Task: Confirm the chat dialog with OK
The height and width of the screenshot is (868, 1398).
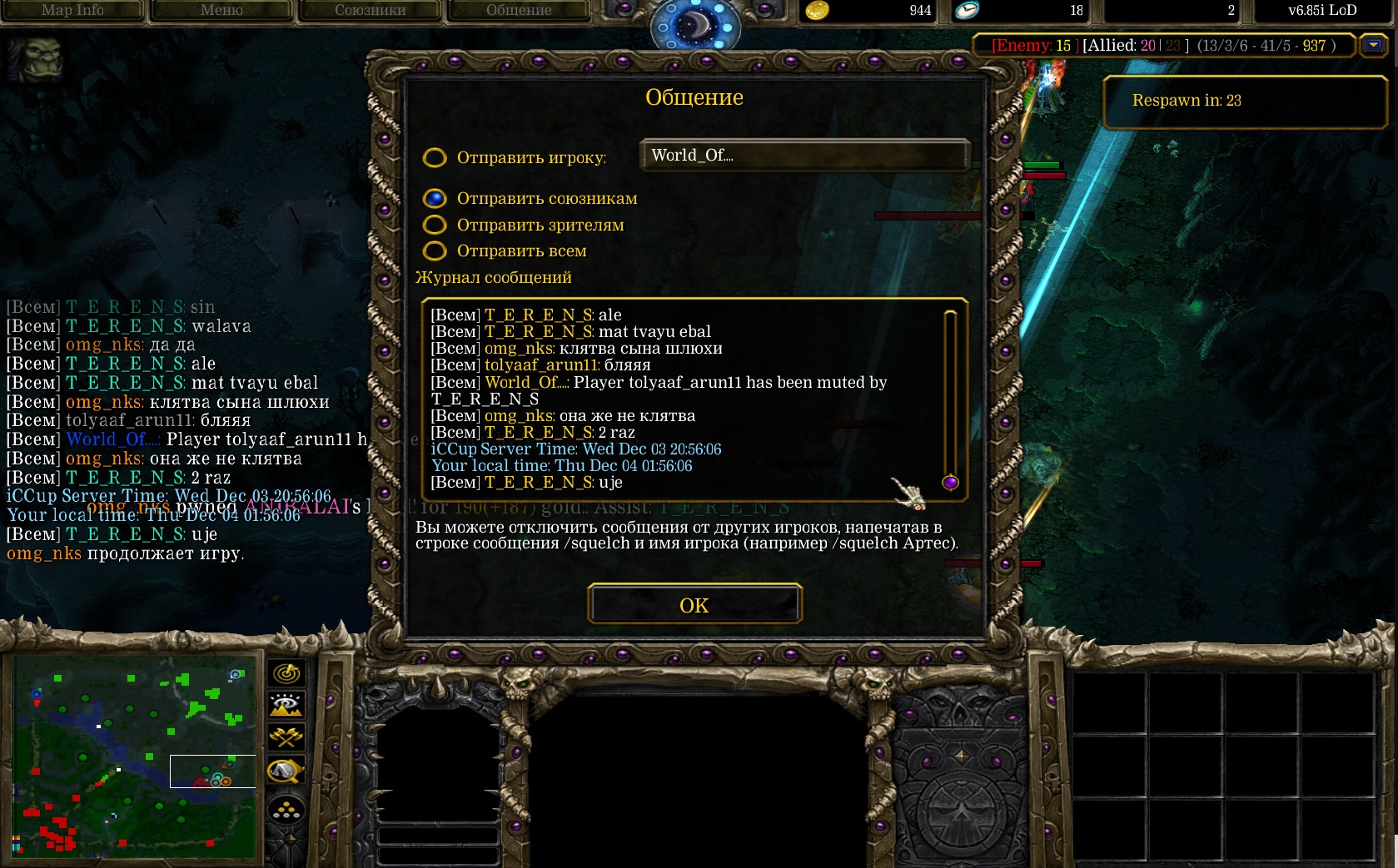Action: 694,604
